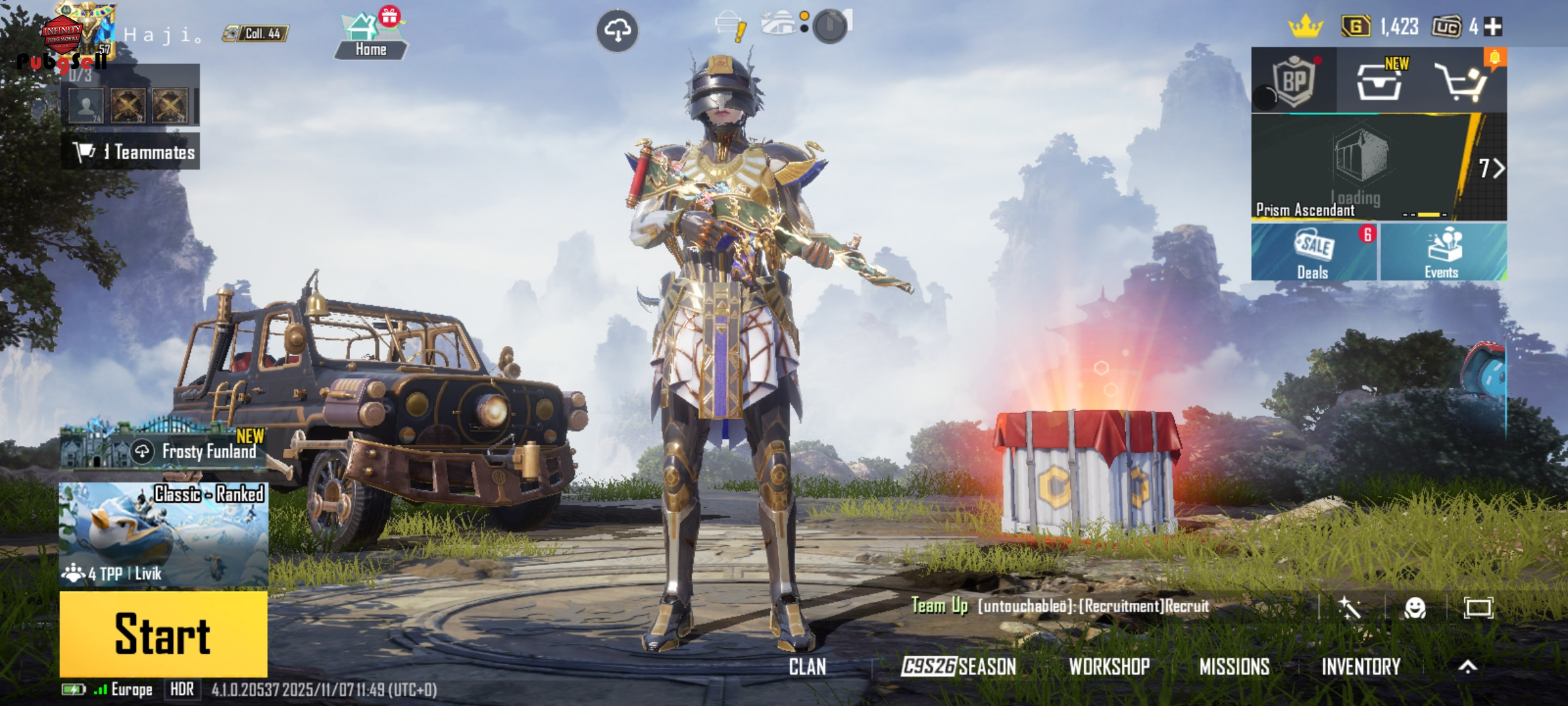The width and height of the screenshot is (1568, 706).
Task: Invite players via Teammates button
Action: pos(131,152)
